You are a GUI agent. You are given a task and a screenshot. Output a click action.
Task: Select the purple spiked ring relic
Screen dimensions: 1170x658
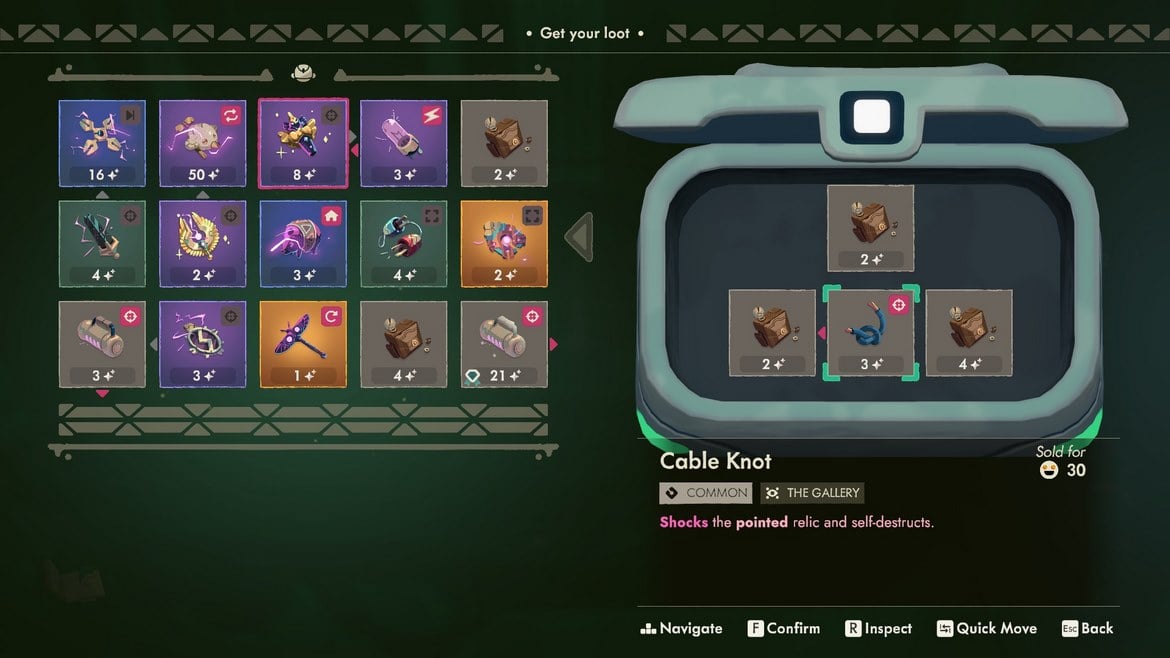203,344
